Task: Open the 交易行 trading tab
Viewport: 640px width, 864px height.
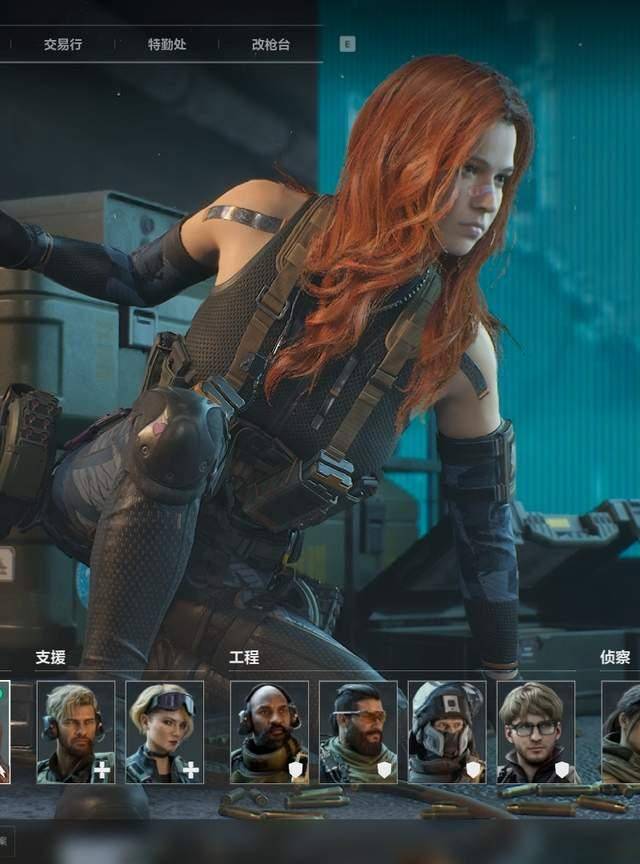Action: point(62,45)
